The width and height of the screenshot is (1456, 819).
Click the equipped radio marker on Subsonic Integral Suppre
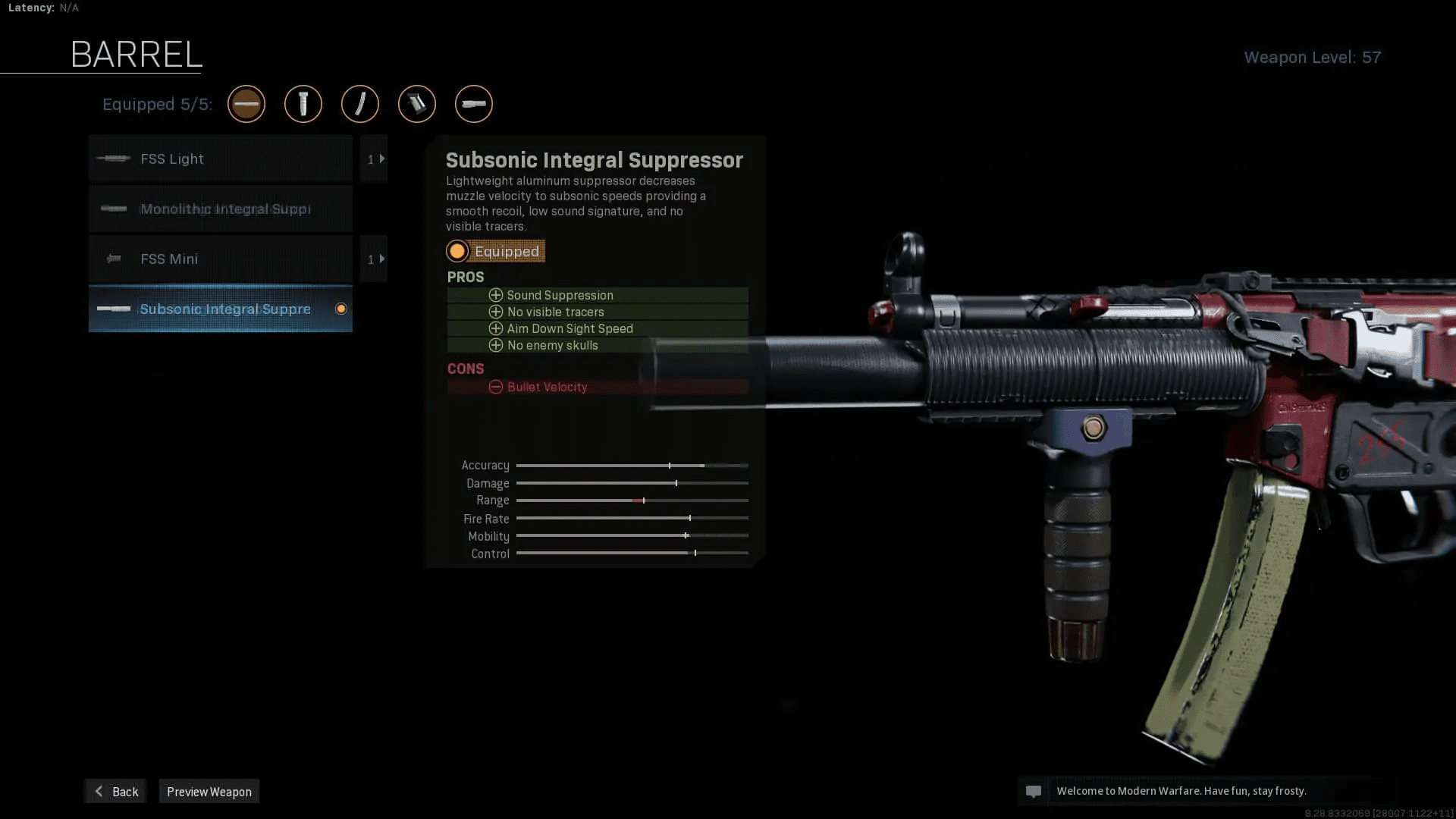340,309
